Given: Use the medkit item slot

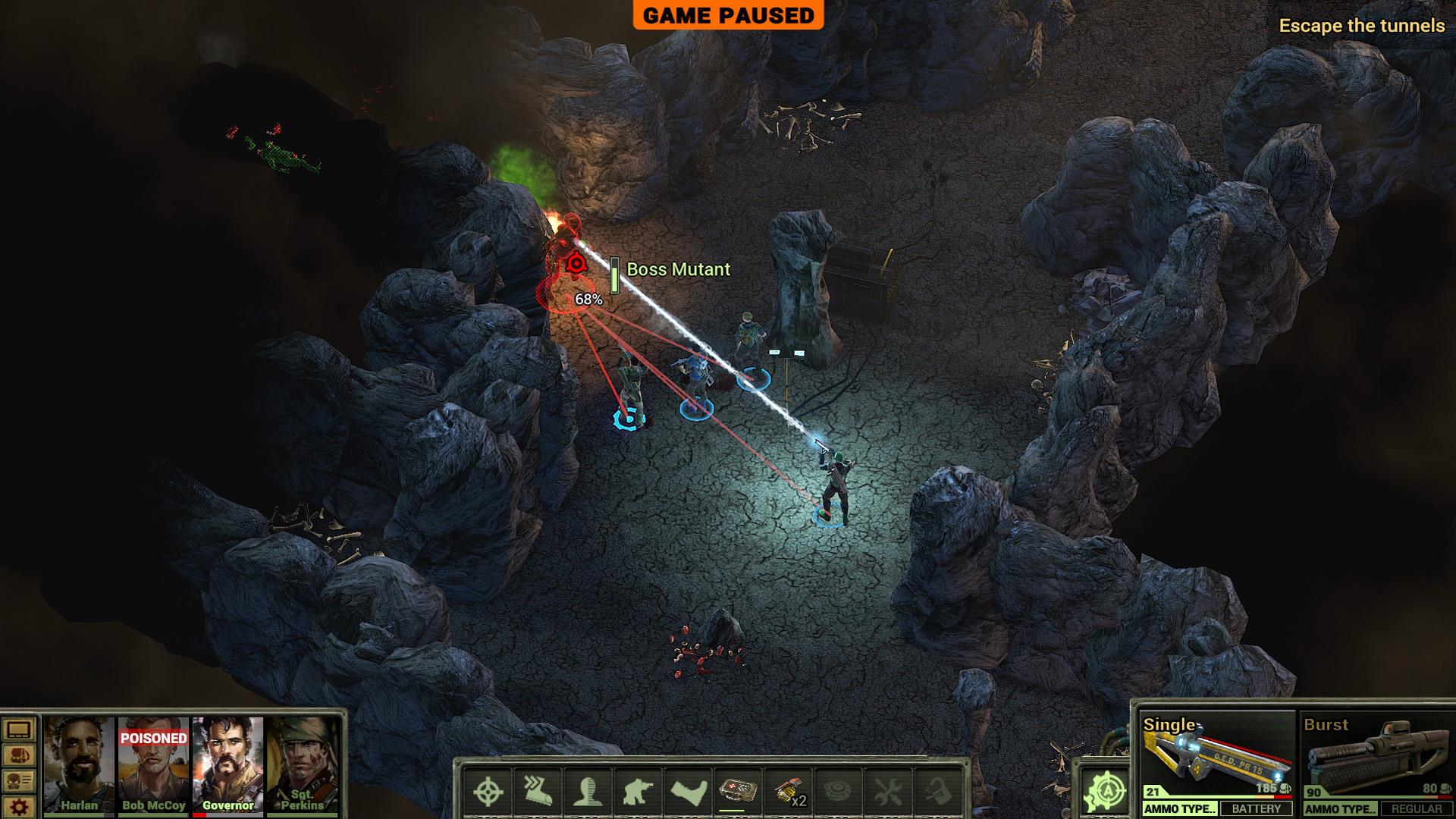Looking at the screenshot, I should (738, 792).
